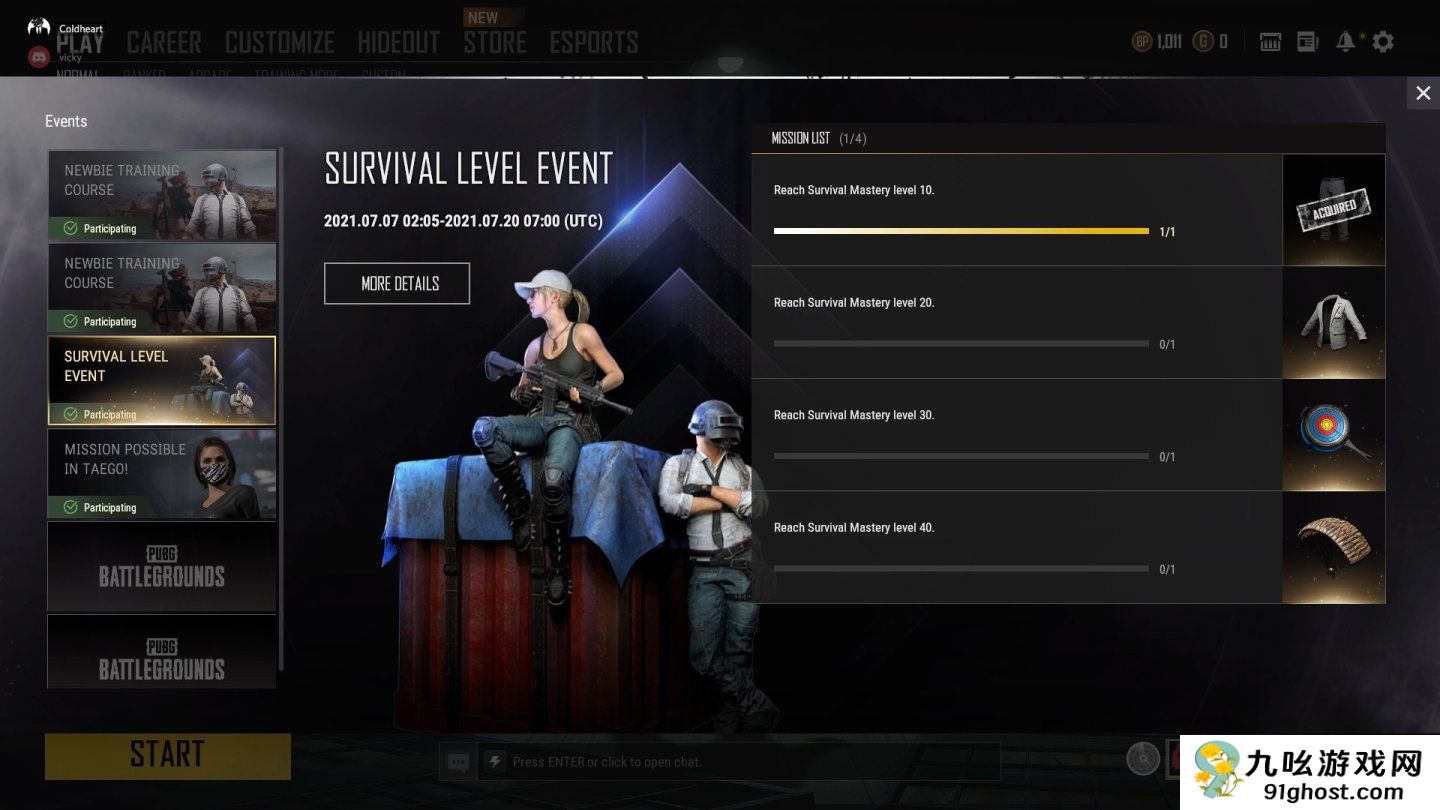Image resolution: width=1440 pixels, height=810 pixels.
Task: Choose the Mission Possible in Taego event
Action: coord(162,473)
